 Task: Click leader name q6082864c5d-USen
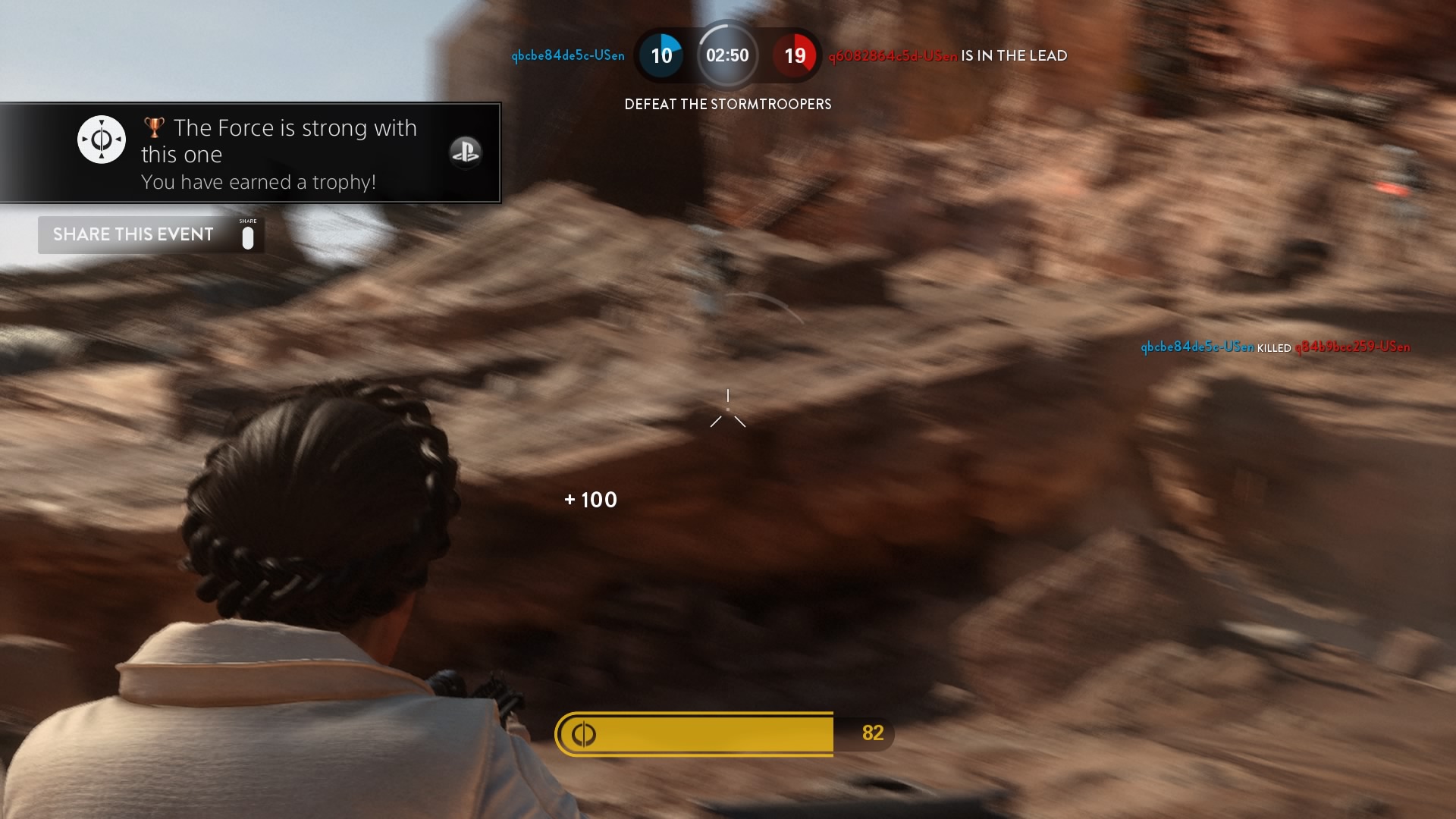tap(893, 55)
